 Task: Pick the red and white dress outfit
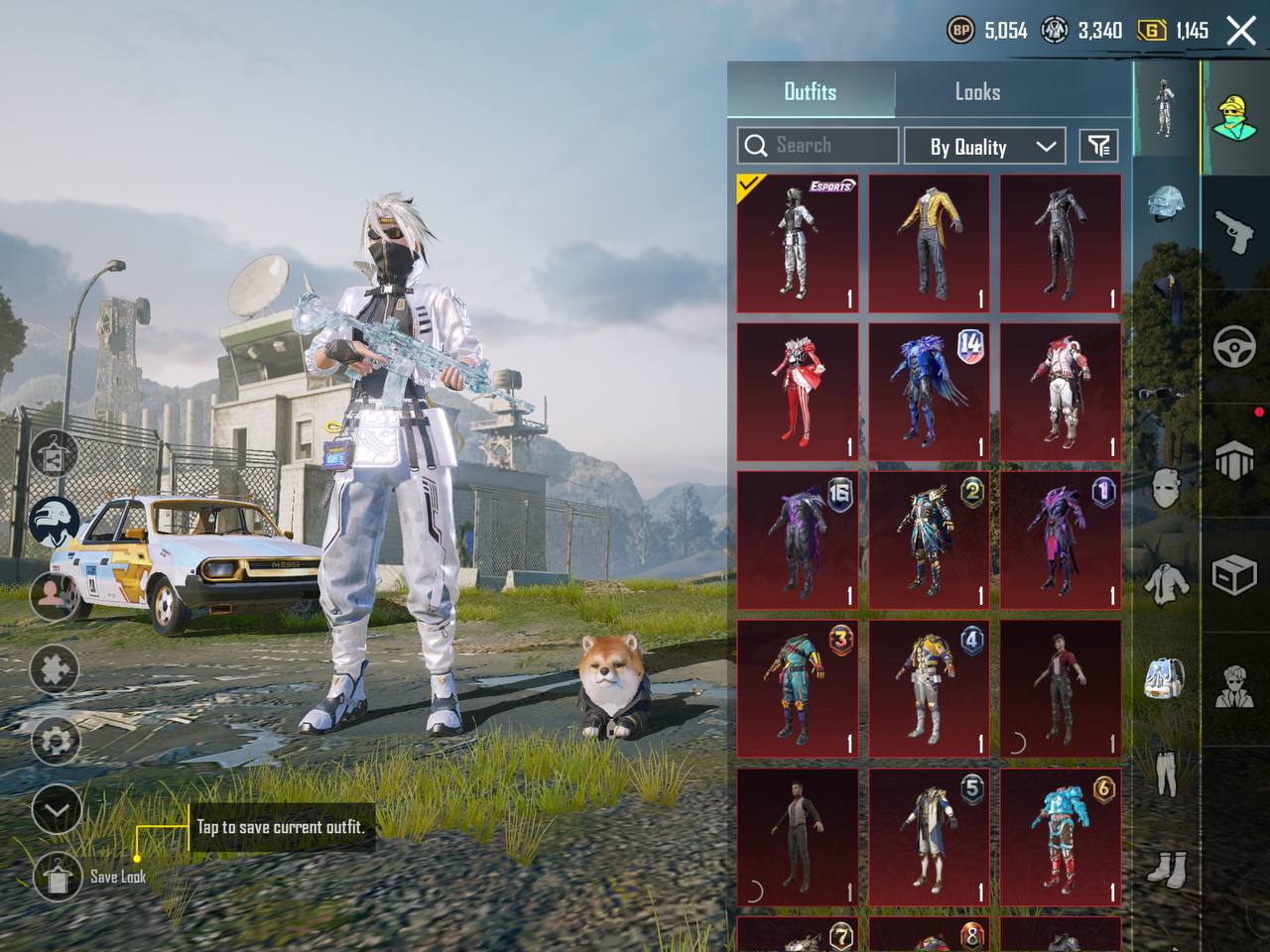(x=798, y=393)
